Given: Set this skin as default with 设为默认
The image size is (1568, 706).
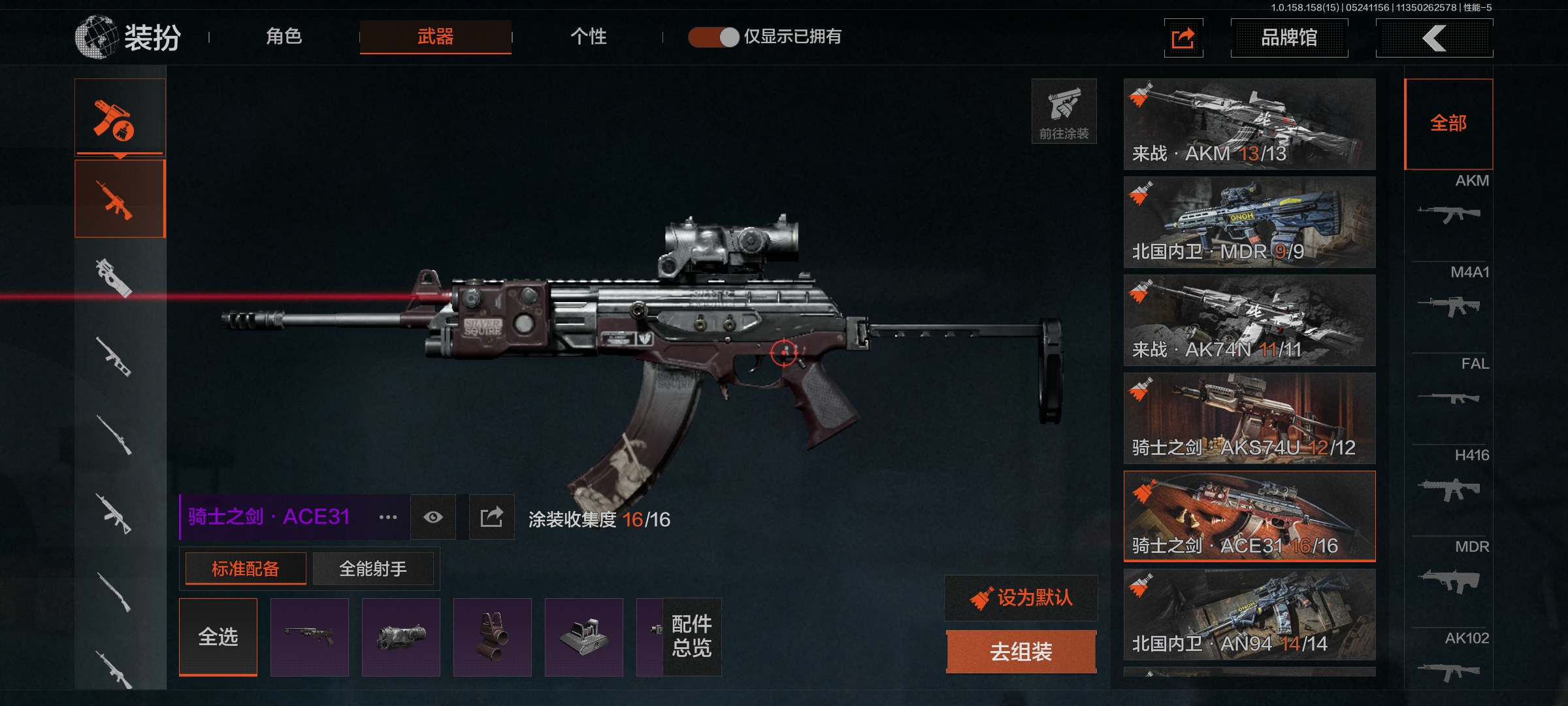Looking at the screenshot, I should [x=1021, y=597].
